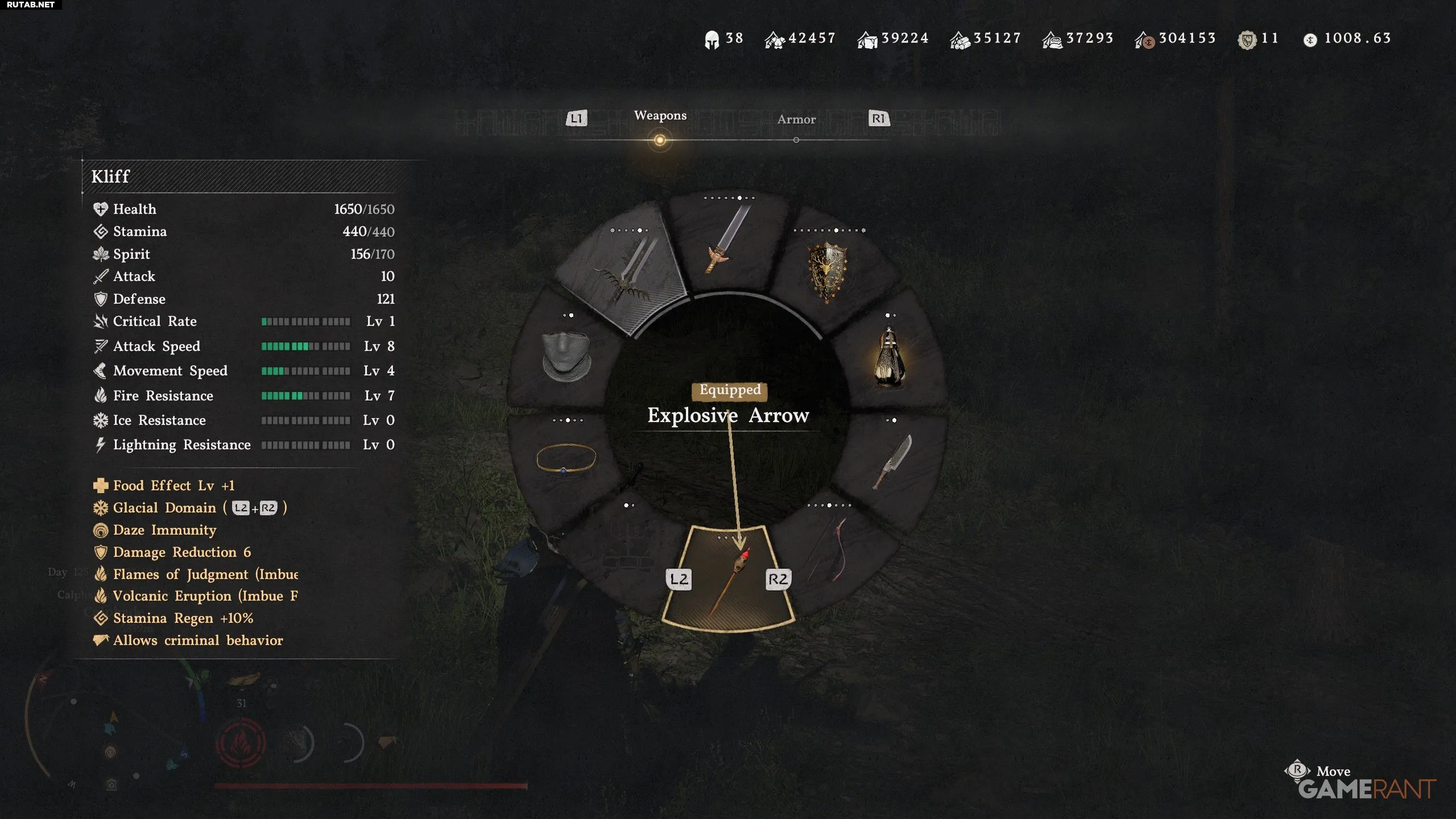This screenshot has height=819, width=1456.
Task: Switch to the Armor tab
Action: (x=796, y=119)
